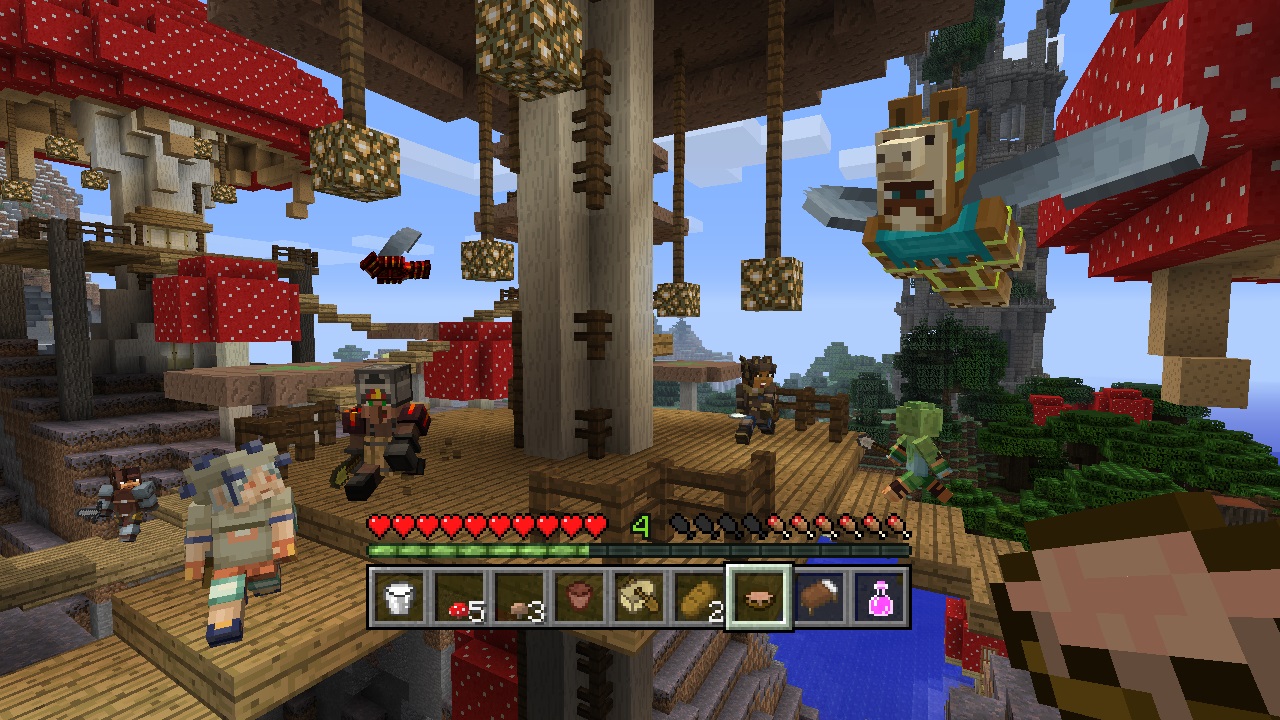1280x720 pixels.
Task: Click the rightmost drumstick hunger icon
Action: click(900, 524)
